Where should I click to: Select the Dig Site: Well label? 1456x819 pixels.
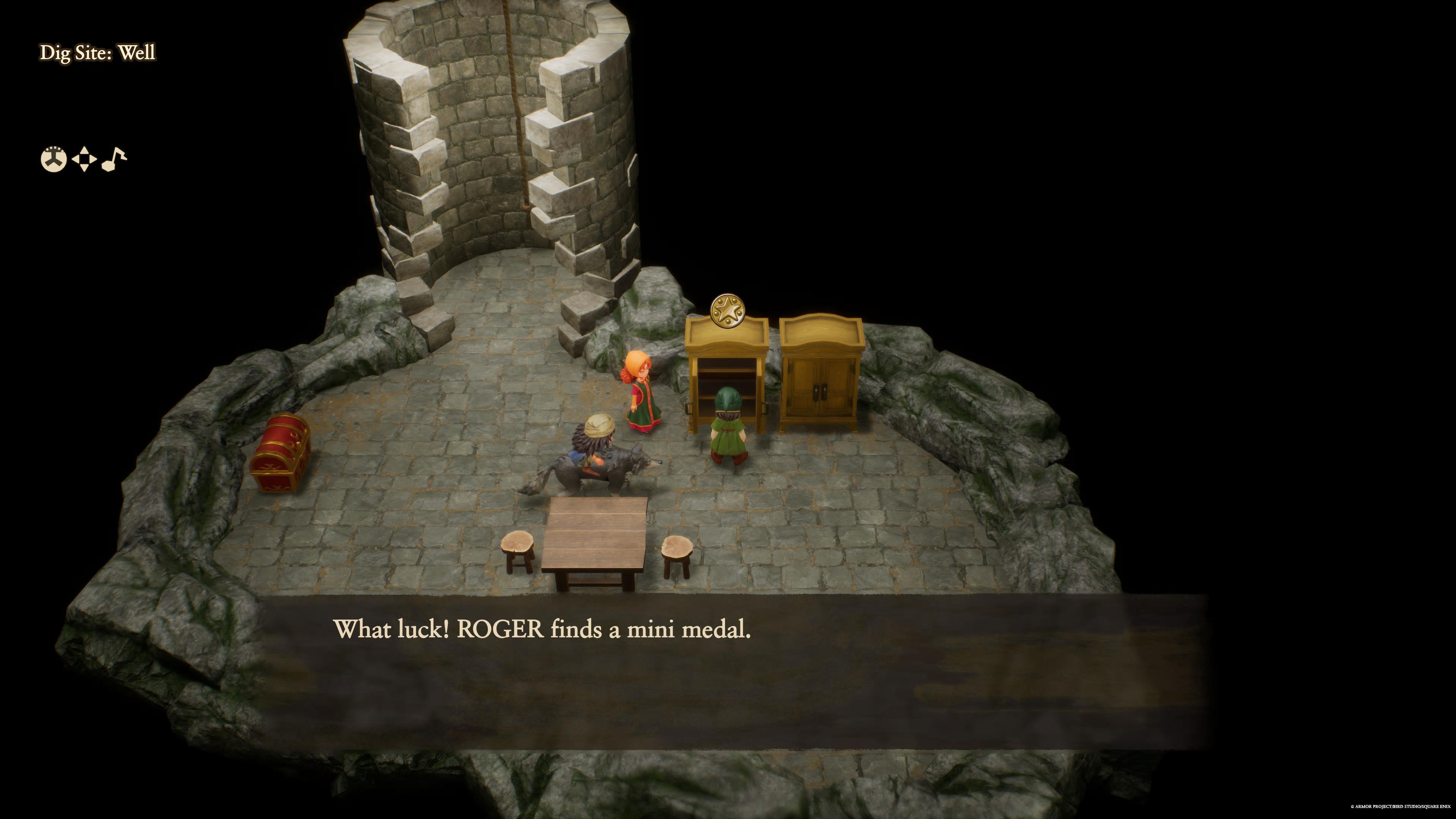click(97, 54)
